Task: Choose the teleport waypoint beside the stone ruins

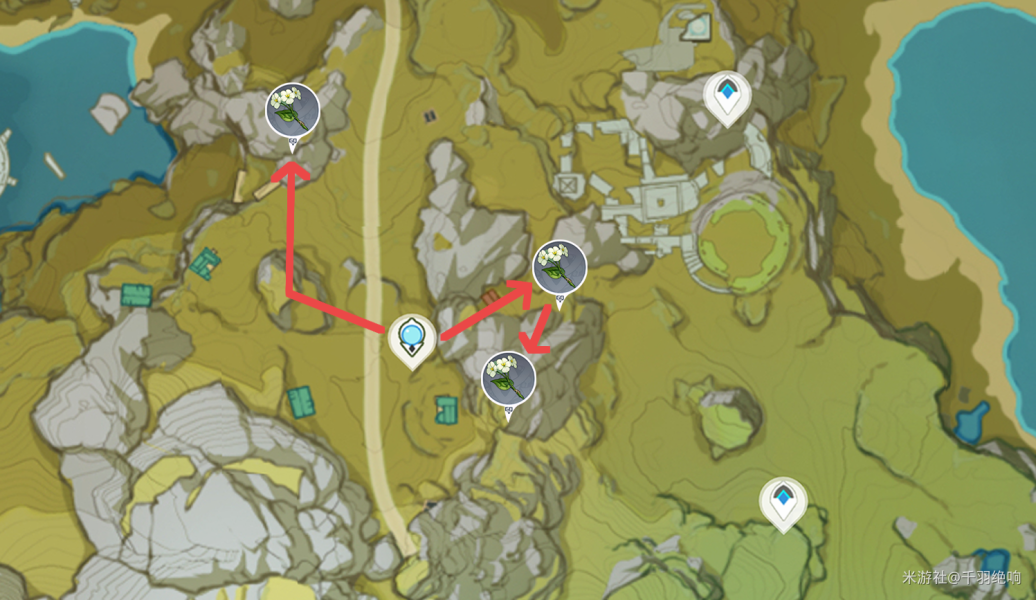Action: click(726, 97)
